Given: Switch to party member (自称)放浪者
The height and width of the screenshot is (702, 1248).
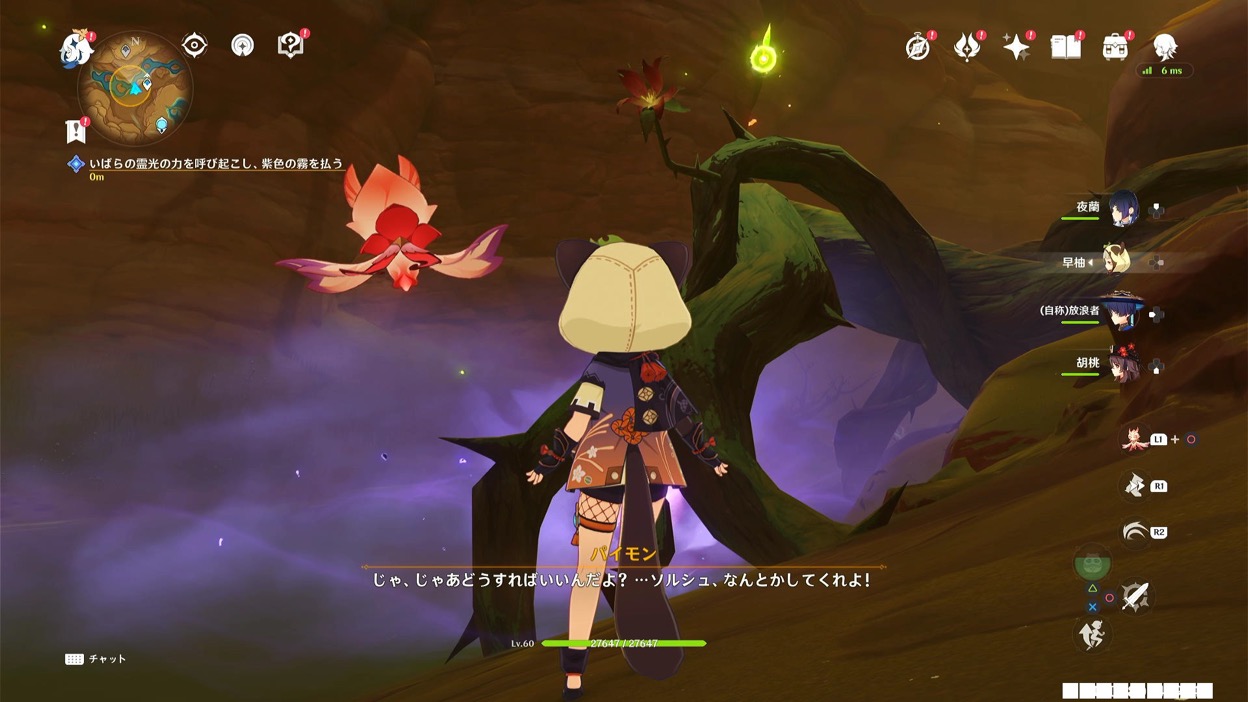Looking at the screenshot, I should point(1122,312).
